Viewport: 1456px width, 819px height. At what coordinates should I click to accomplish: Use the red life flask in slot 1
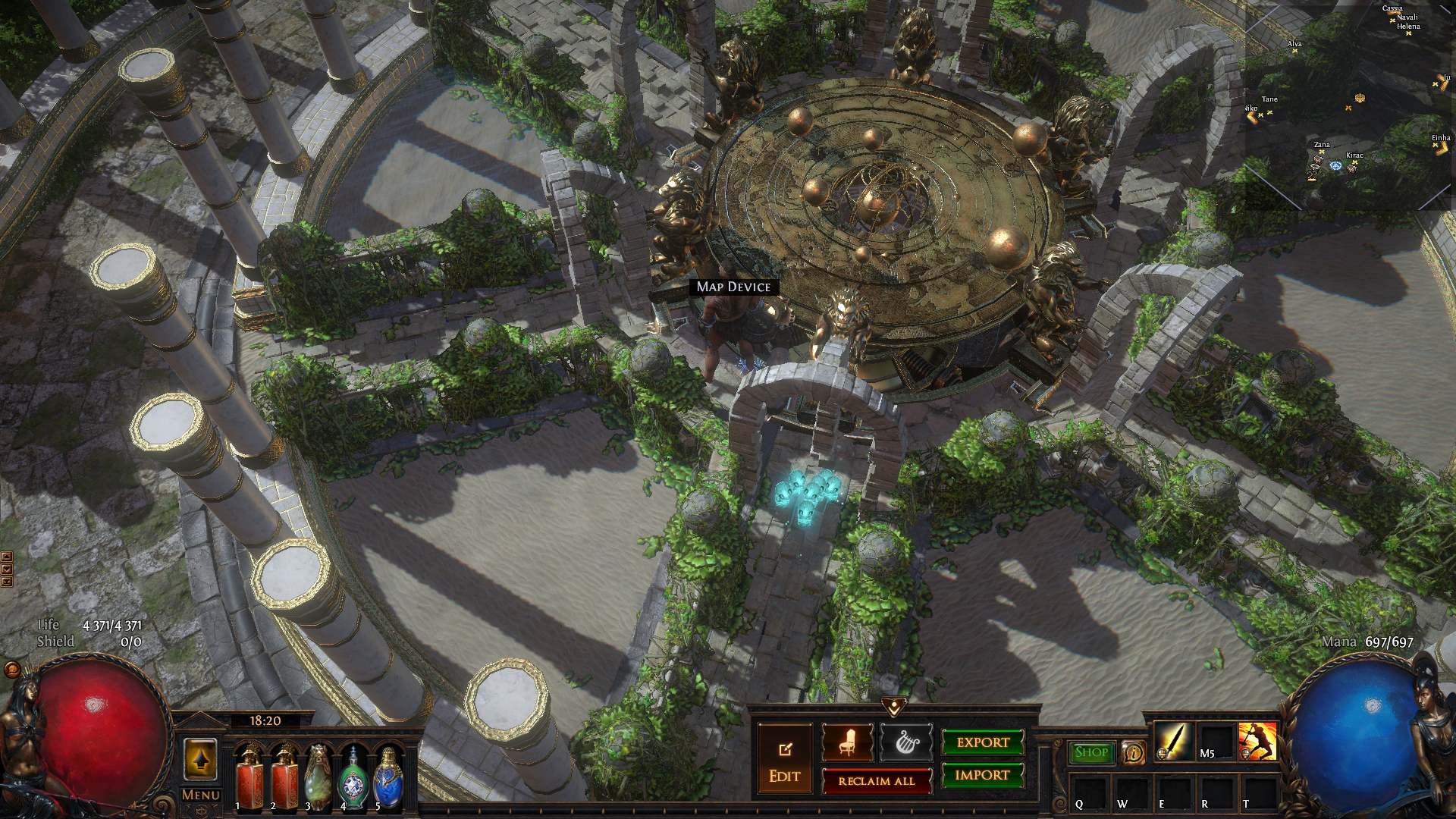(x=249, y=776)
